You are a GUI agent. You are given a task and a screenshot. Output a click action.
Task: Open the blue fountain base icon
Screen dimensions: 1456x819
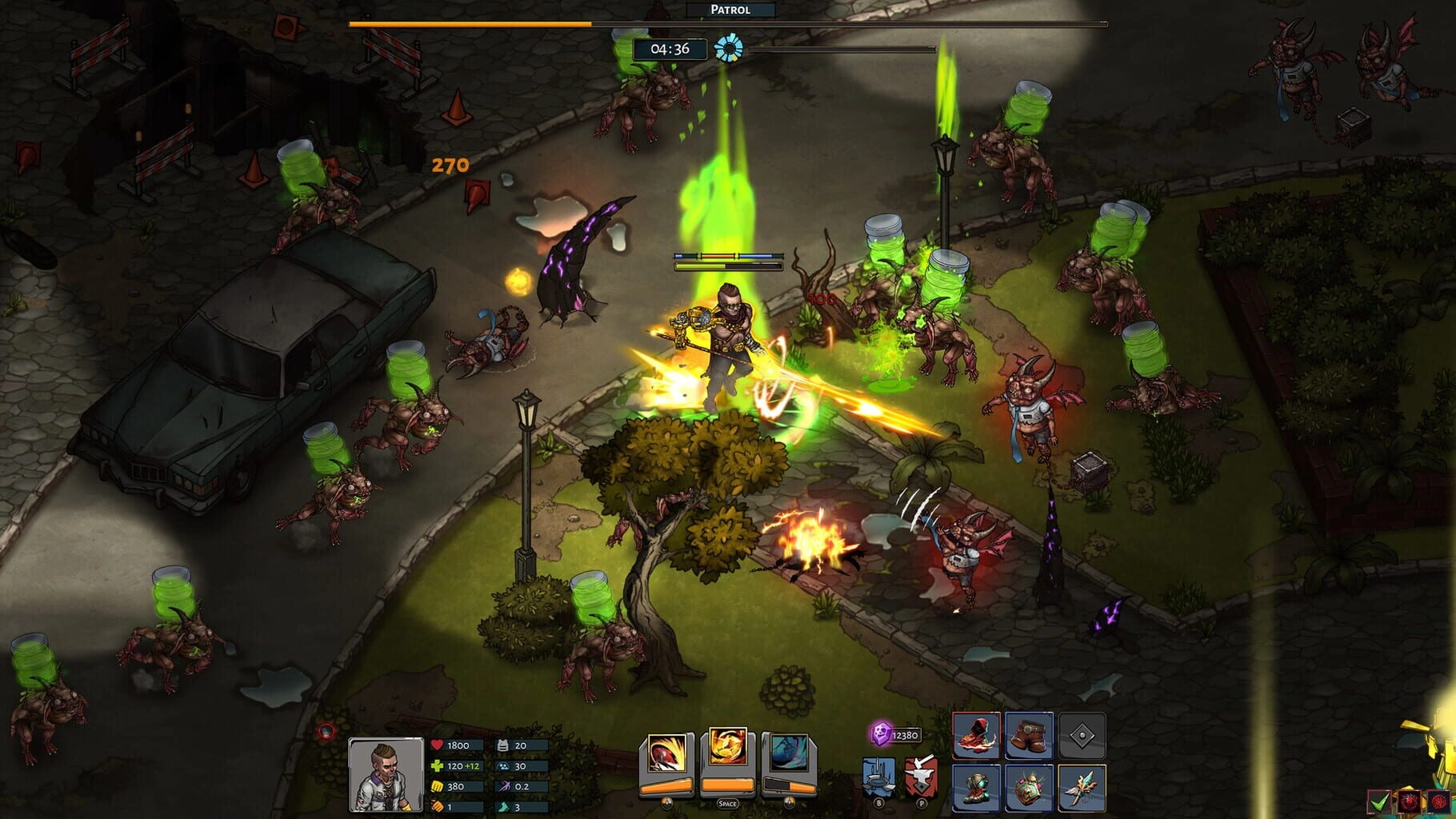[878, 777]
